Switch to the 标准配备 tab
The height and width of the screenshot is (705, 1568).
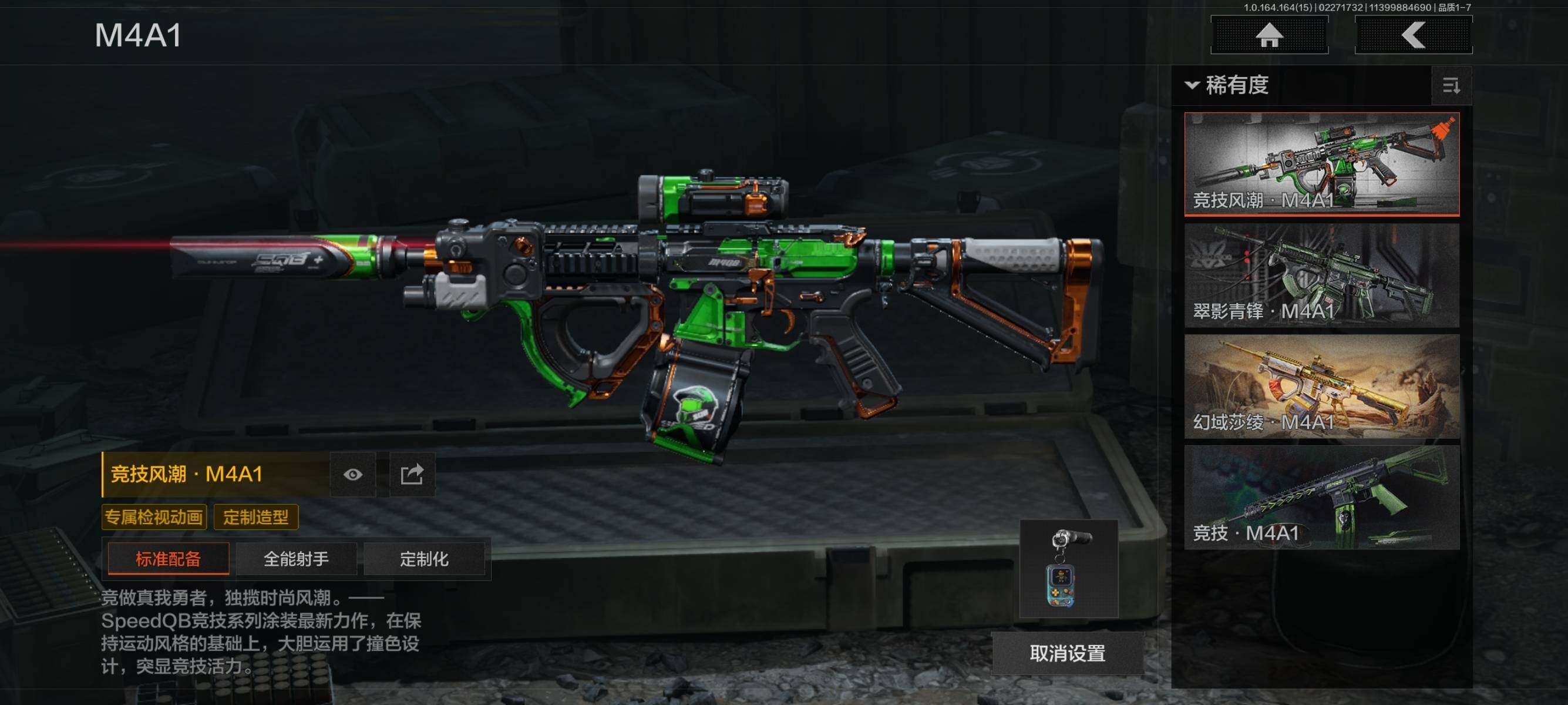168,558
